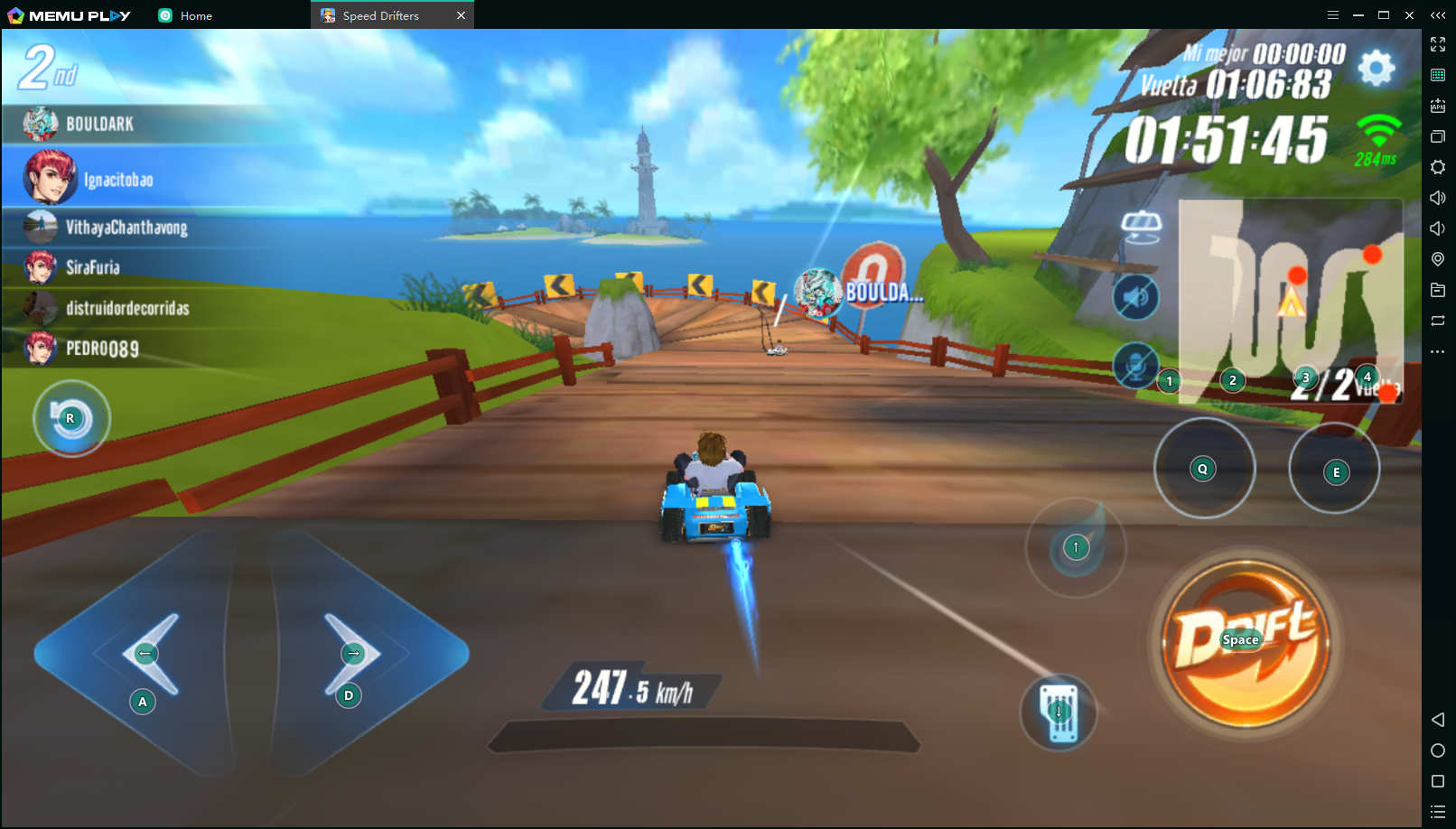Screen dimensions: 1456x829
Task: Toggle screen rotation in MEmu sidebar
Action: pyautogui.click(x=1437, y=321)
